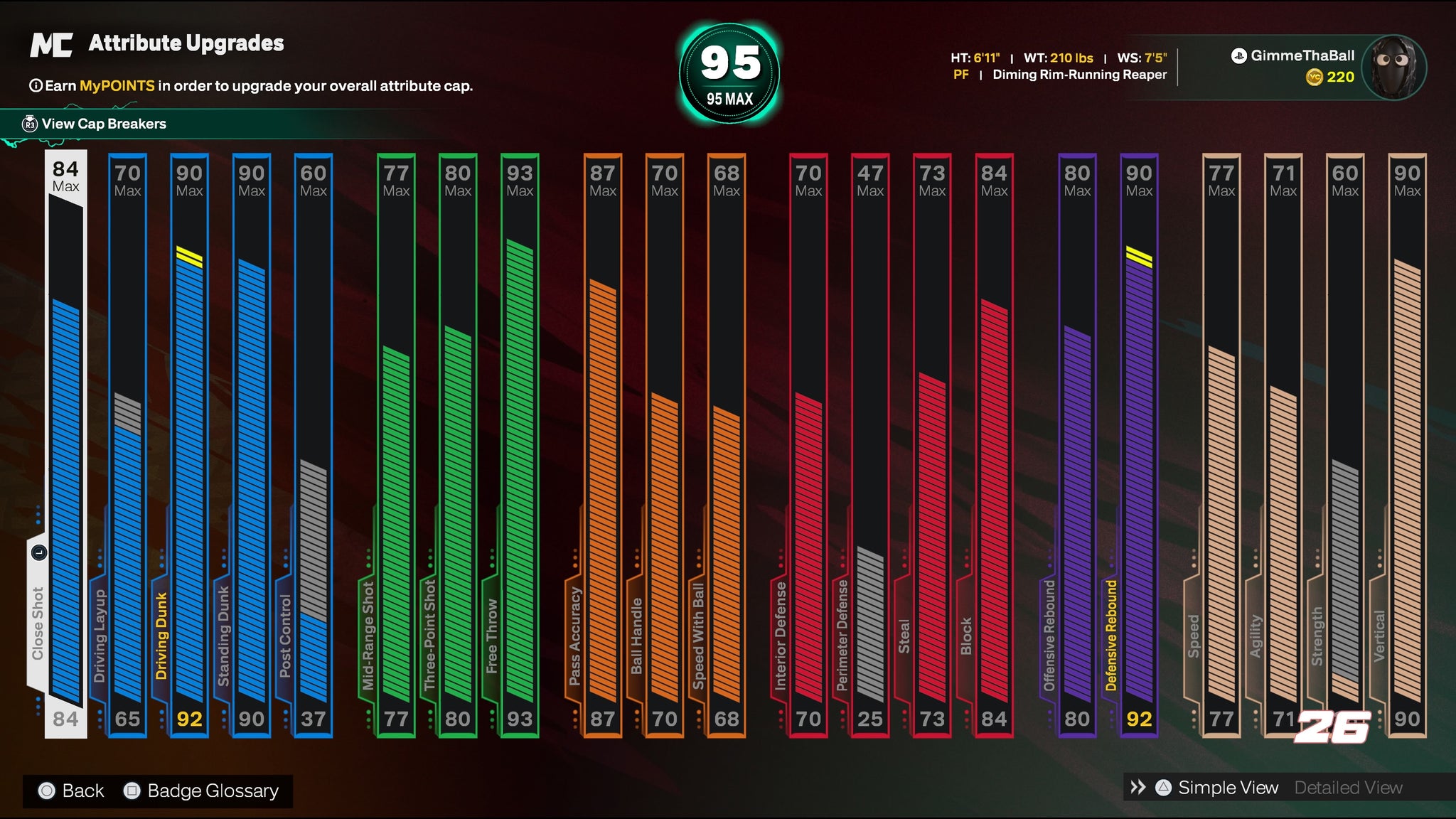The height and width of the screenshot is (819, 1456).
Task: Go Back from Attribute Upgrades
Action: 82,791
